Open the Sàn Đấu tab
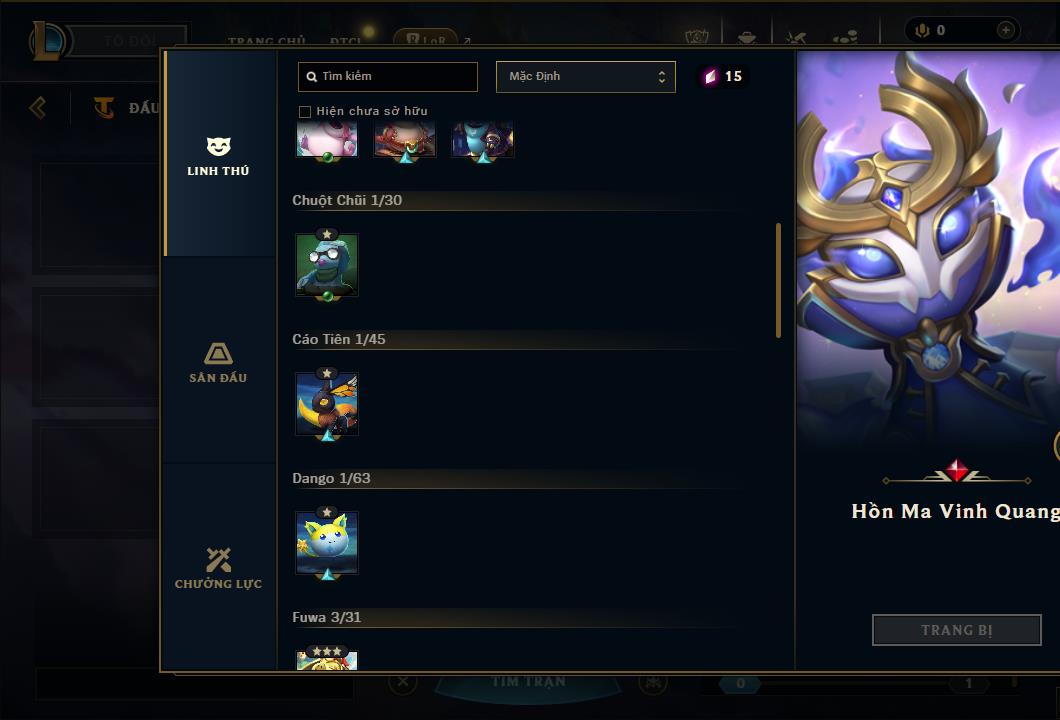The height and width of the screenshot is (720, 1060). (218, 362)
